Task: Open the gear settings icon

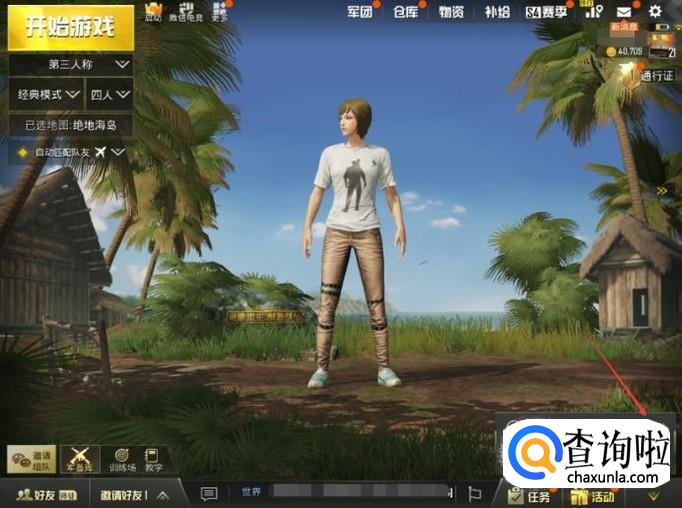Action: 655,12
